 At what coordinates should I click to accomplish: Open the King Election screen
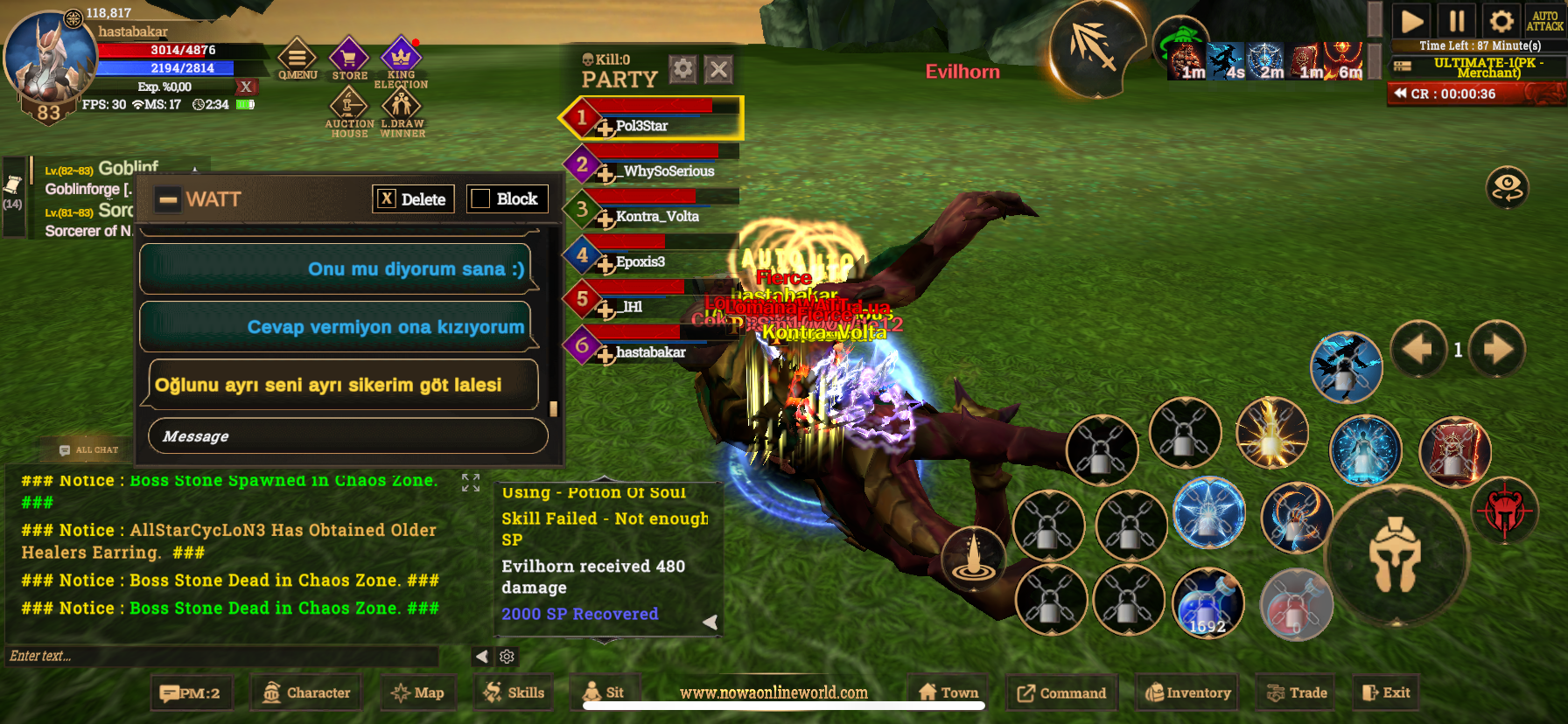coord(401,61)
